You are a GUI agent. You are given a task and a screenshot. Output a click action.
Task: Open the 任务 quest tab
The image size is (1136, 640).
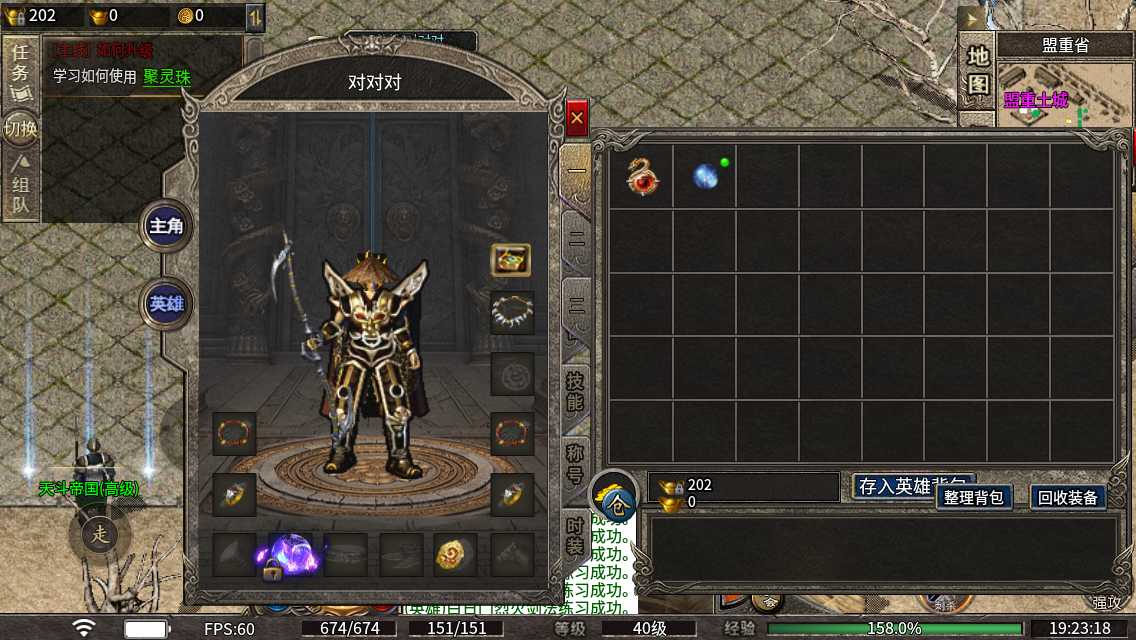20,73
